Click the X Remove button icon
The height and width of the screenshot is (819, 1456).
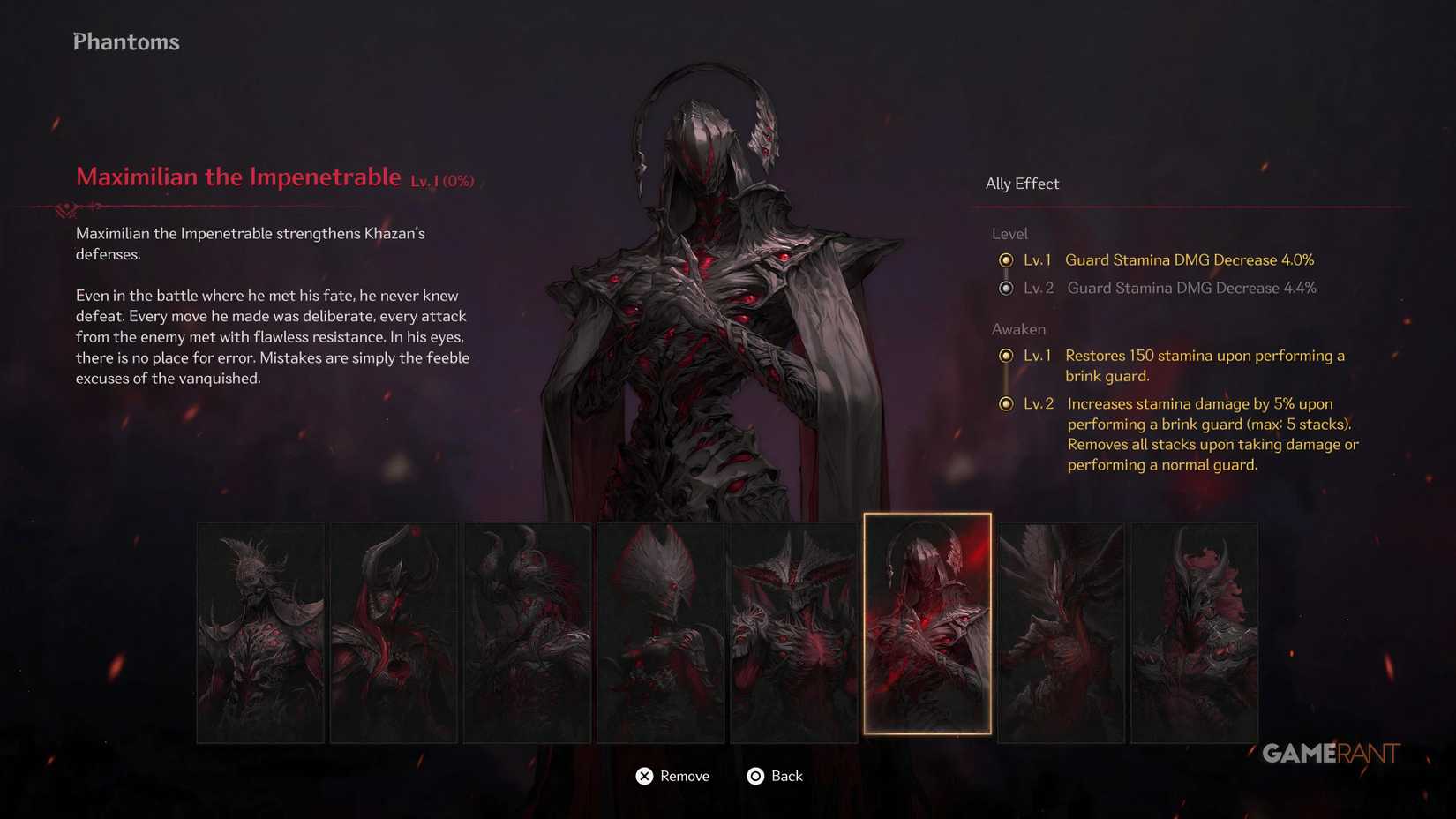pyautogui.click(x=645, y=776)
